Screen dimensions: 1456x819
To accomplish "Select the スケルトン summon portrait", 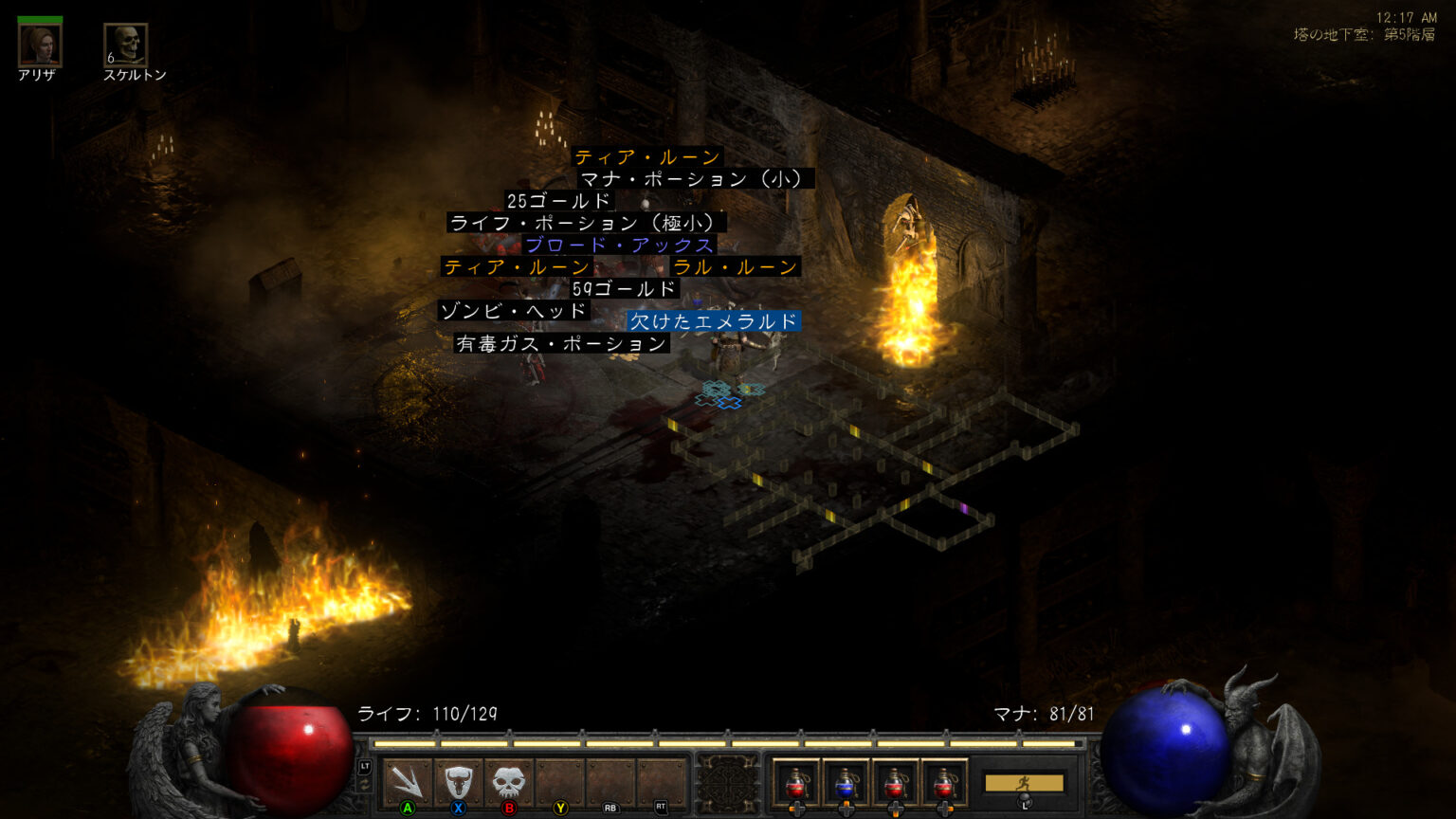I will 126,45.
